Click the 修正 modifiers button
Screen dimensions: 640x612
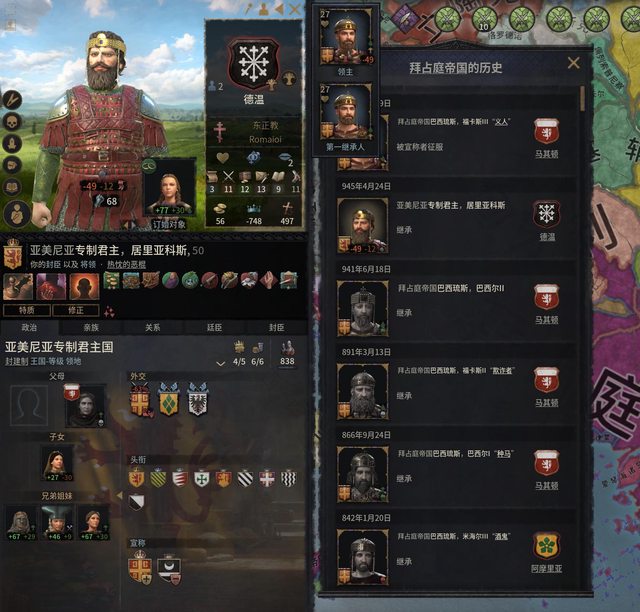(x=76, y=311)
